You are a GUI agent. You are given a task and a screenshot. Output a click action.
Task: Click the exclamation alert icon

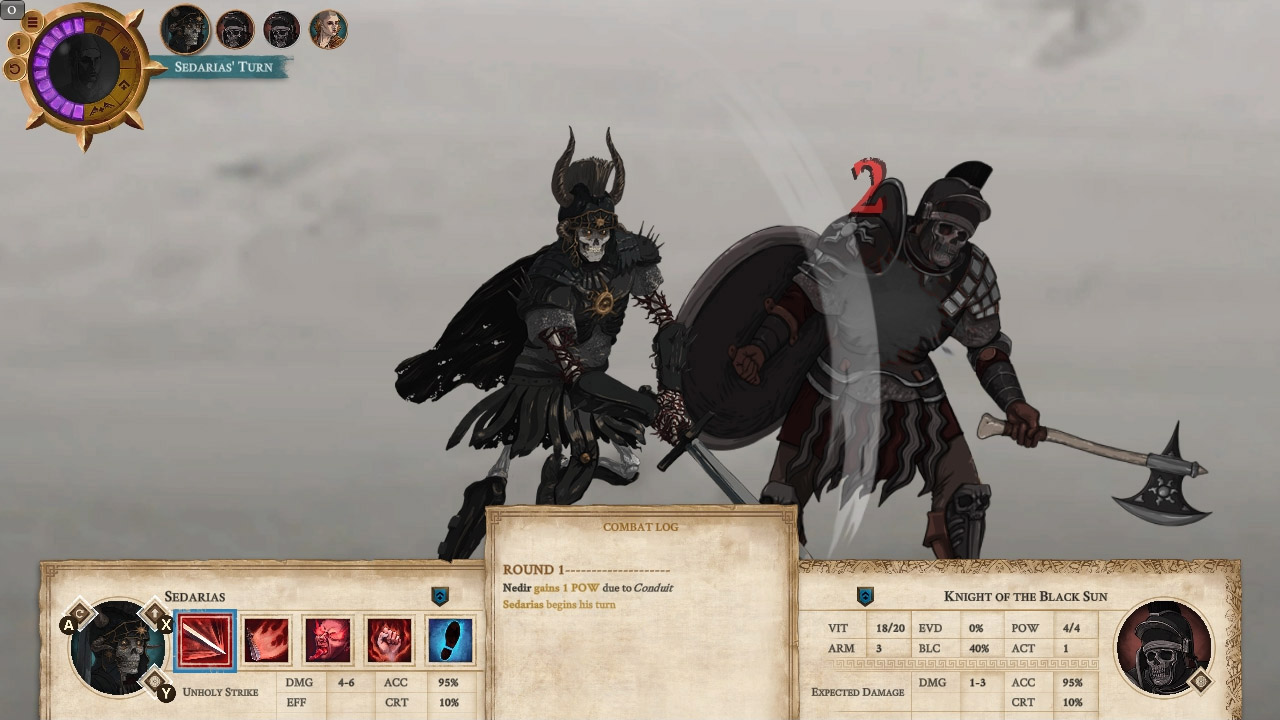[x=18, y=43]
